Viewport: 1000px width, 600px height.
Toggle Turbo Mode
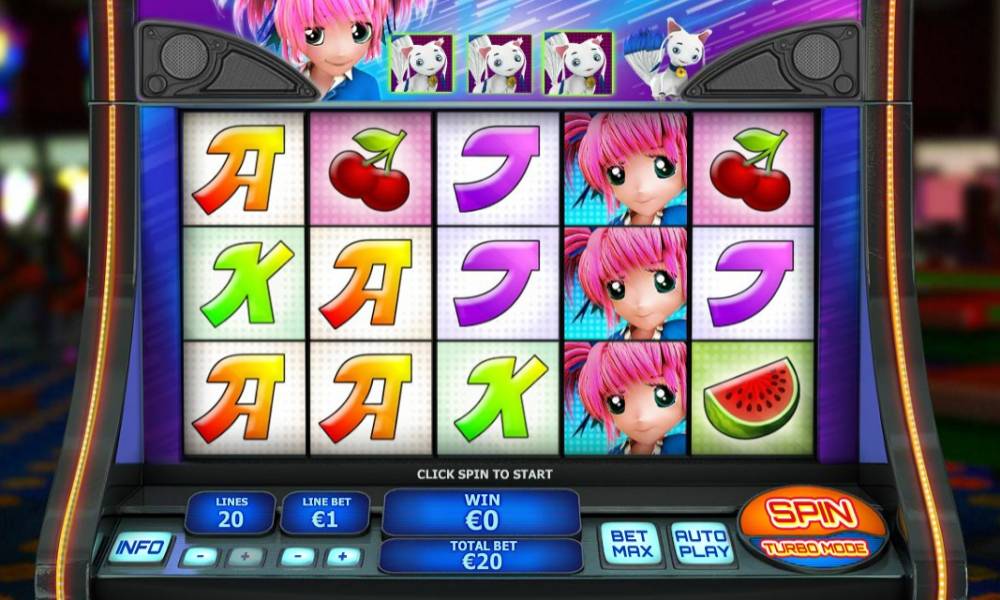click(812, 549)
